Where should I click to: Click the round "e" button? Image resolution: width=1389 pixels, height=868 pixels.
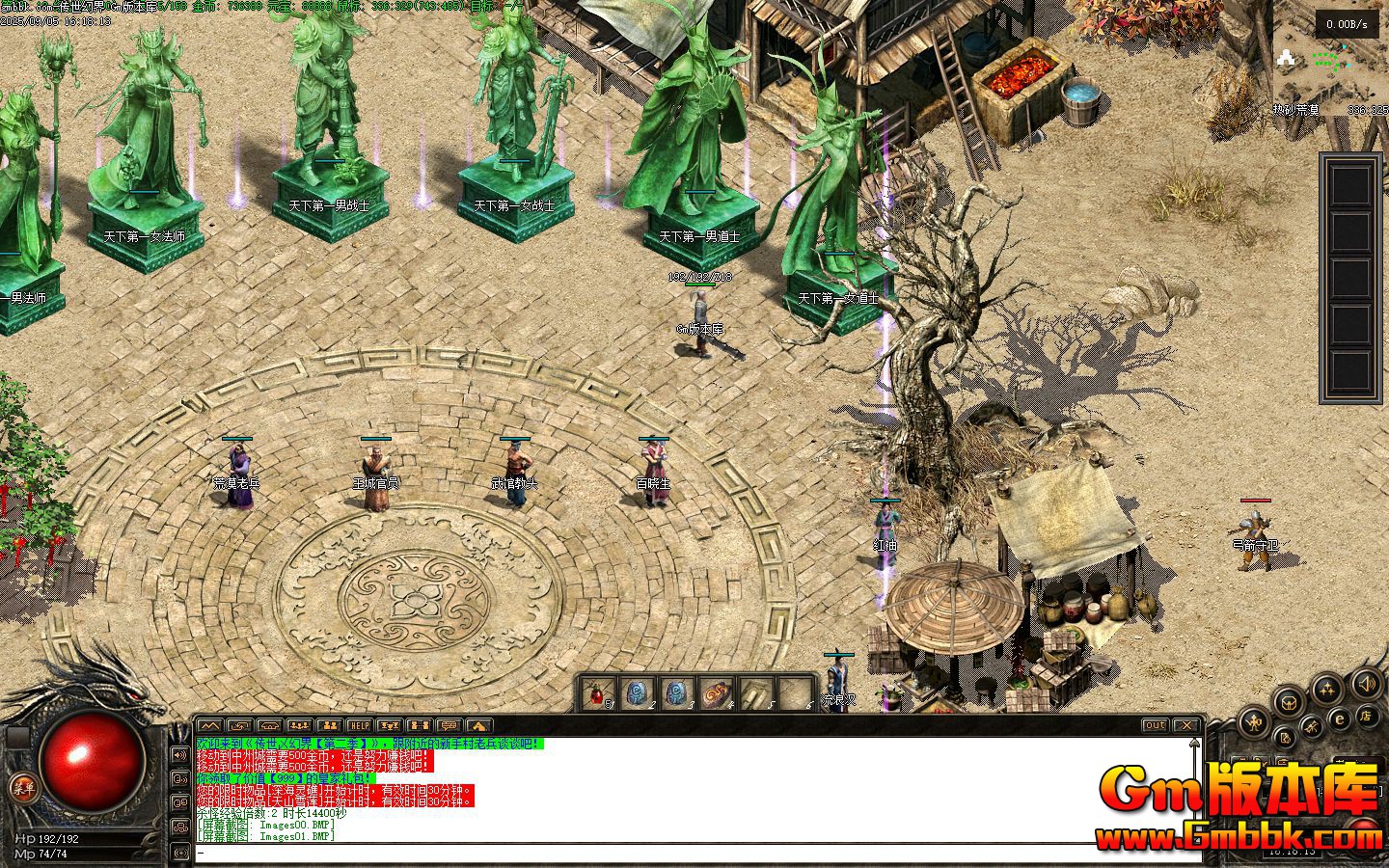tap(1339, 719)
